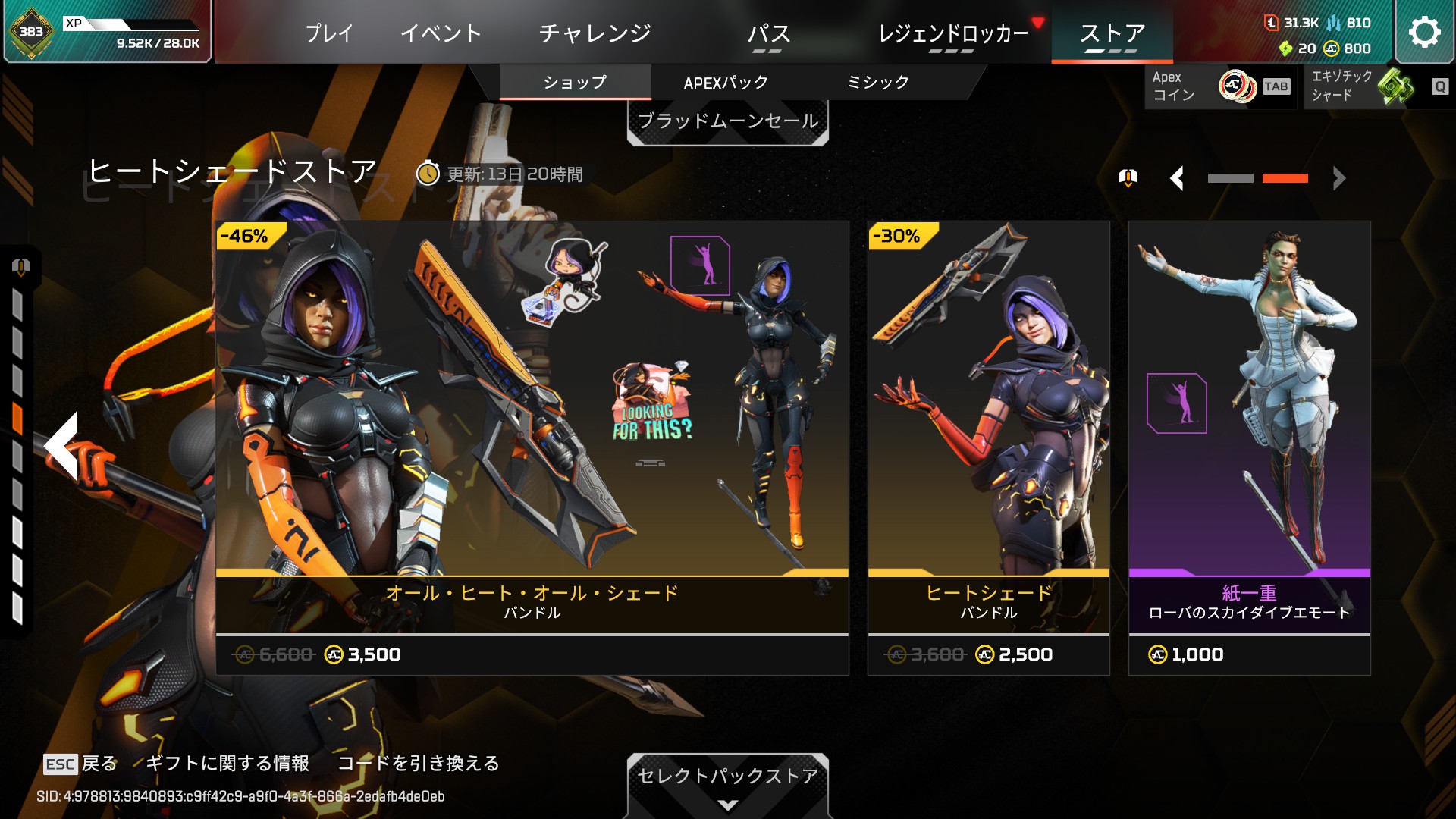View the 紙一重 Loba skydive emote
This screenshot has width=1456, height=819.
coord(1249,447)
